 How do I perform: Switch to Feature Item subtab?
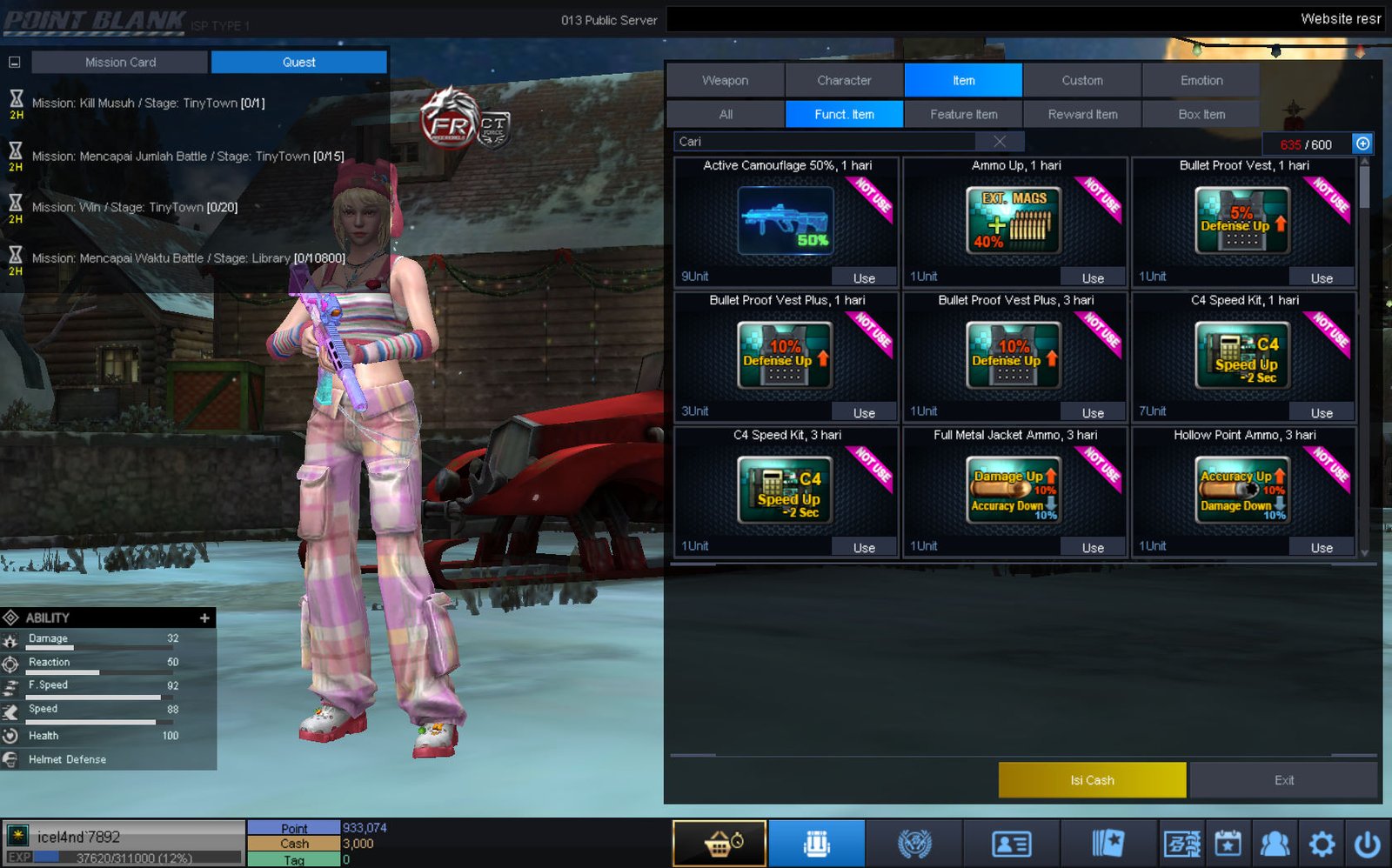963,114
